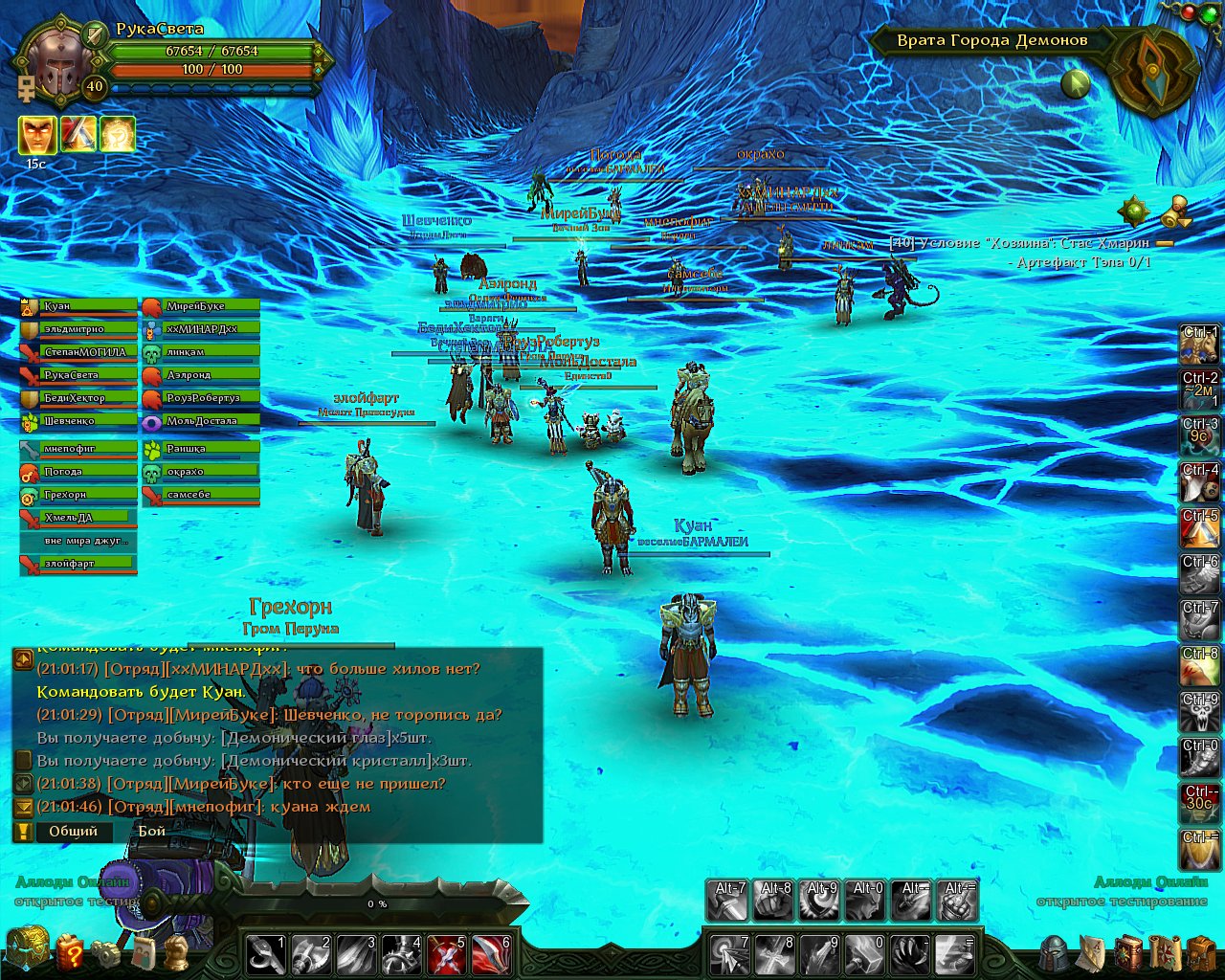
Task: Open the gears settings icon
Action: point(105,953)
